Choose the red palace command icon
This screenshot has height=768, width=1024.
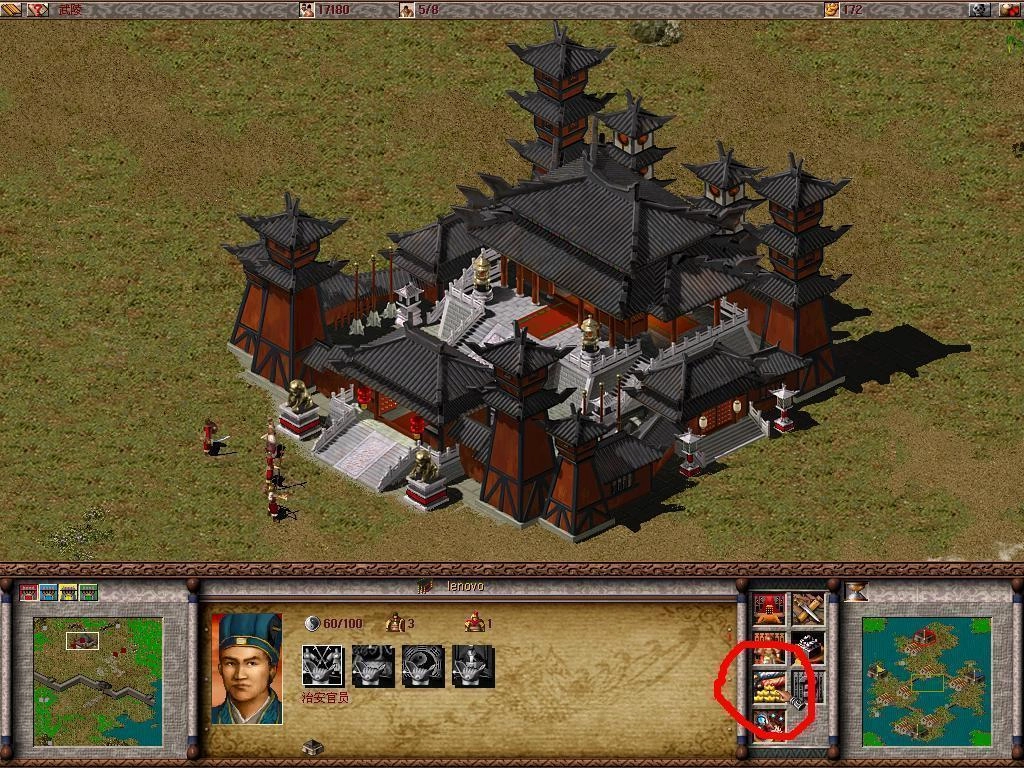click(768, 608)
